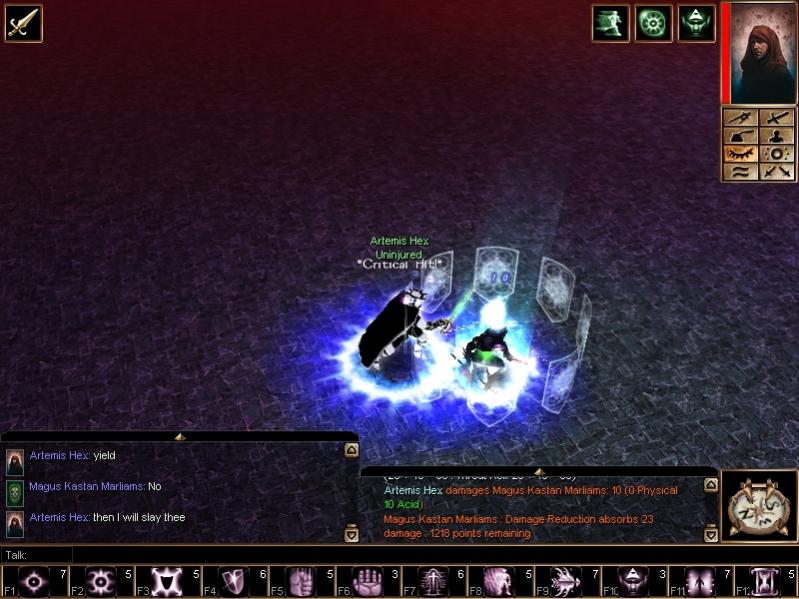The height and width of the screenshot is (599, 799).
Task: Click the combat log's scroll-down arrow
Action: point(710,535)
